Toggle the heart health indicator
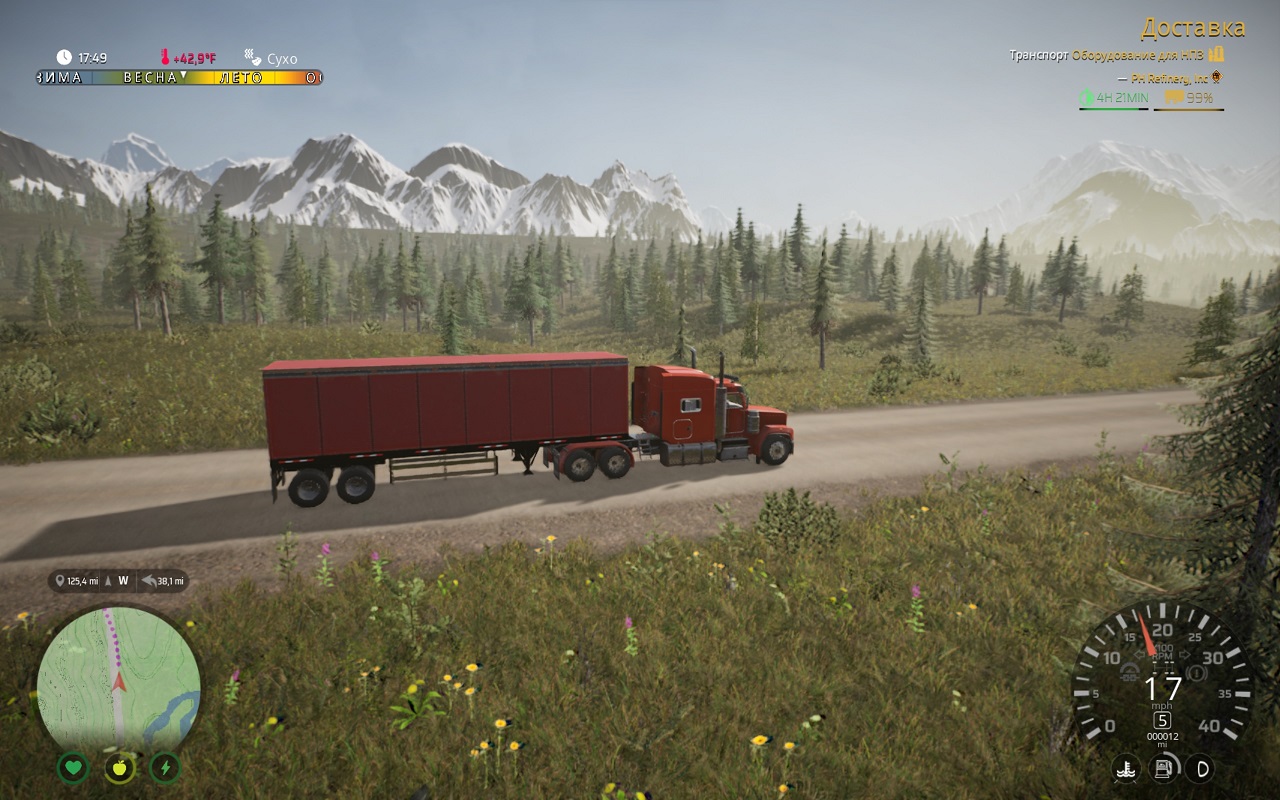This screenshot has width=1280, height=800. click(73, 769)
